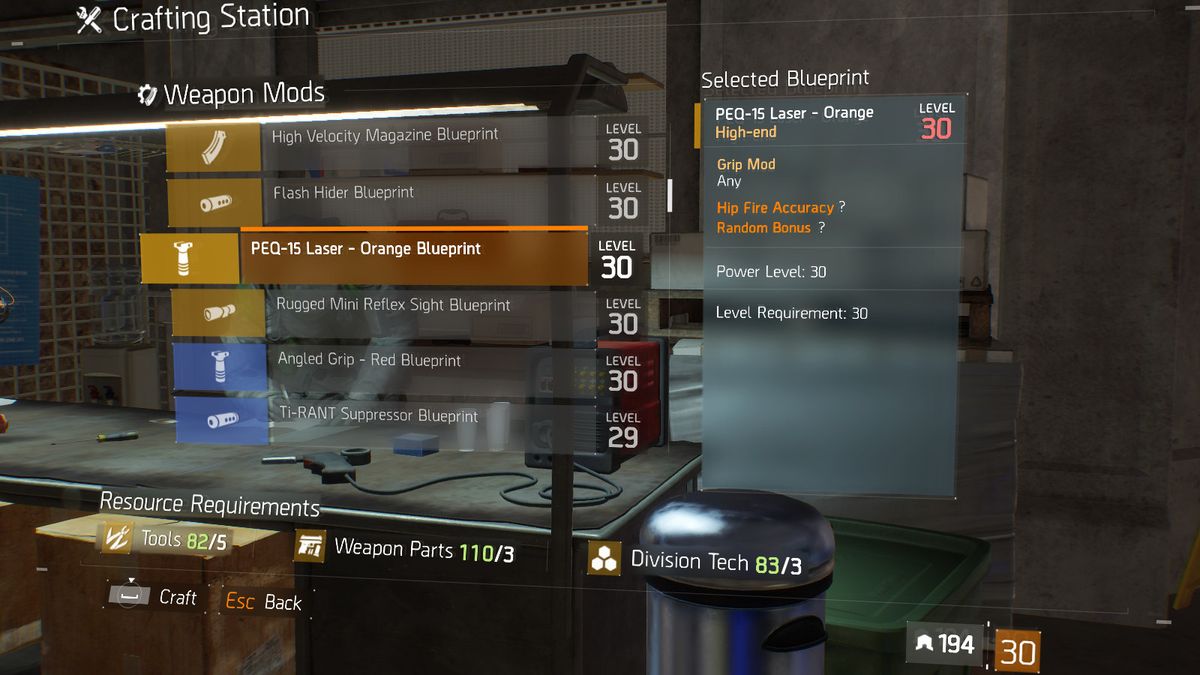Click the Division Tech resource requirement

695,562
